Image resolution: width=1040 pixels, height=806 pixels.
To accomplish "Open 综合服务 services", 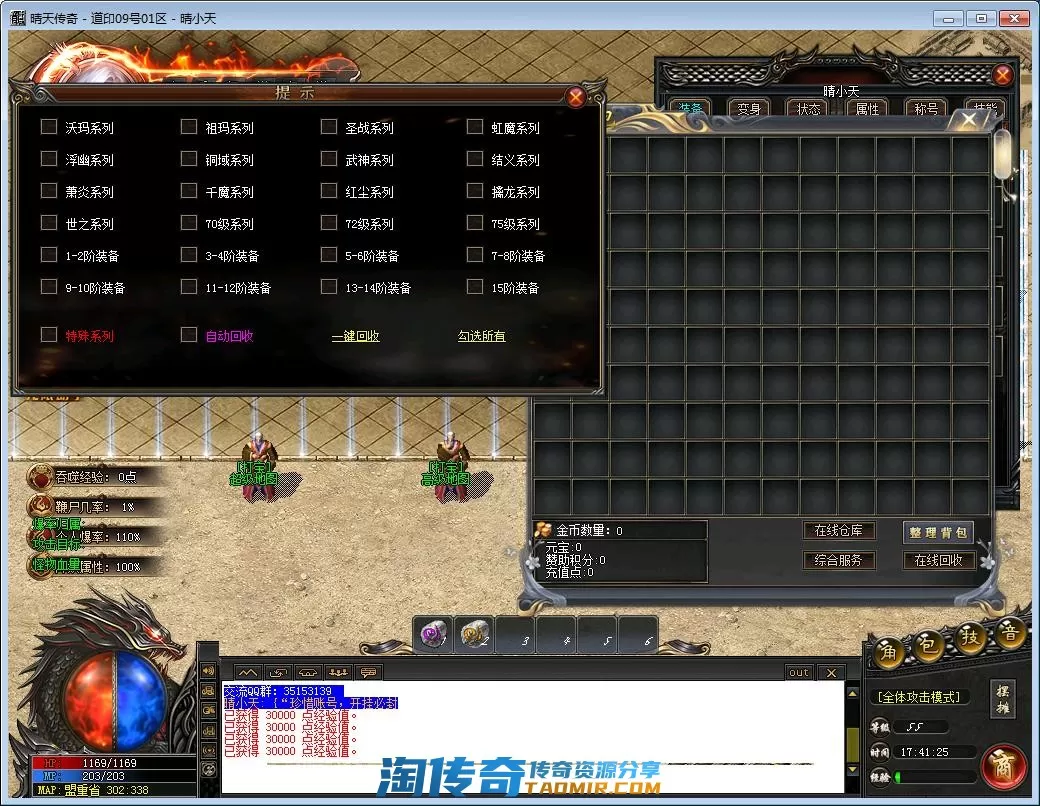I will coord(838,561).
